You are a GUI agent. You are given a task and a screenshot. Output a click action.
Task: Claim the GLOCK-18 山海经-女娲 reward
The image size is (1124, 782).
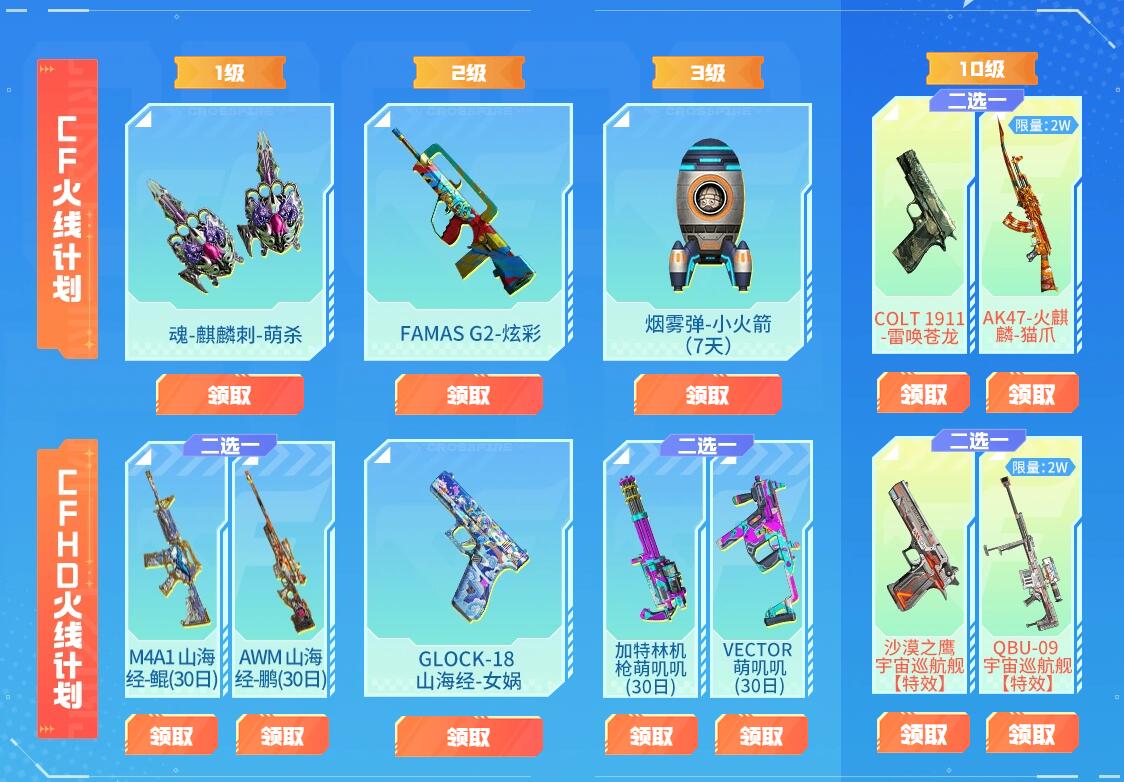469,737
